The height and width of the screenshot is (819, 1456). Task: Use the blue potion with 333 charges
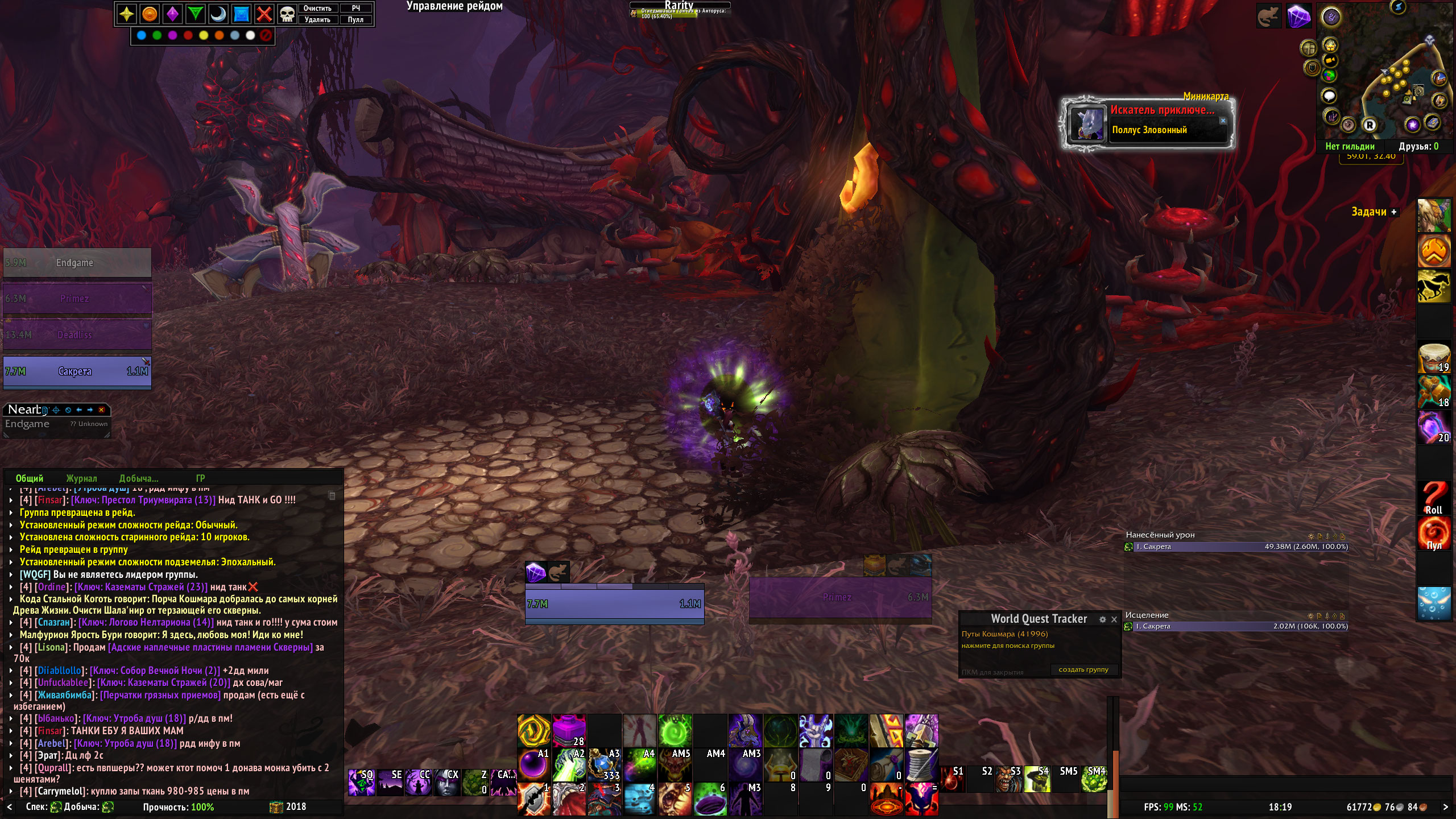[604, 764]
